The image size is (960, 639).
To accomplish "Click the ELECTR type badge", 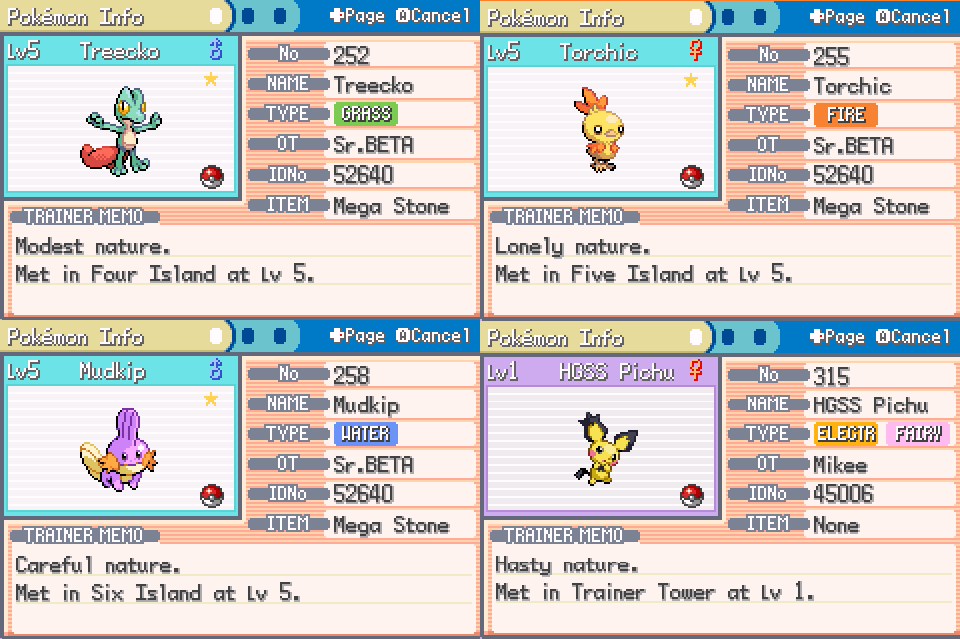I will tap(845, 434).
